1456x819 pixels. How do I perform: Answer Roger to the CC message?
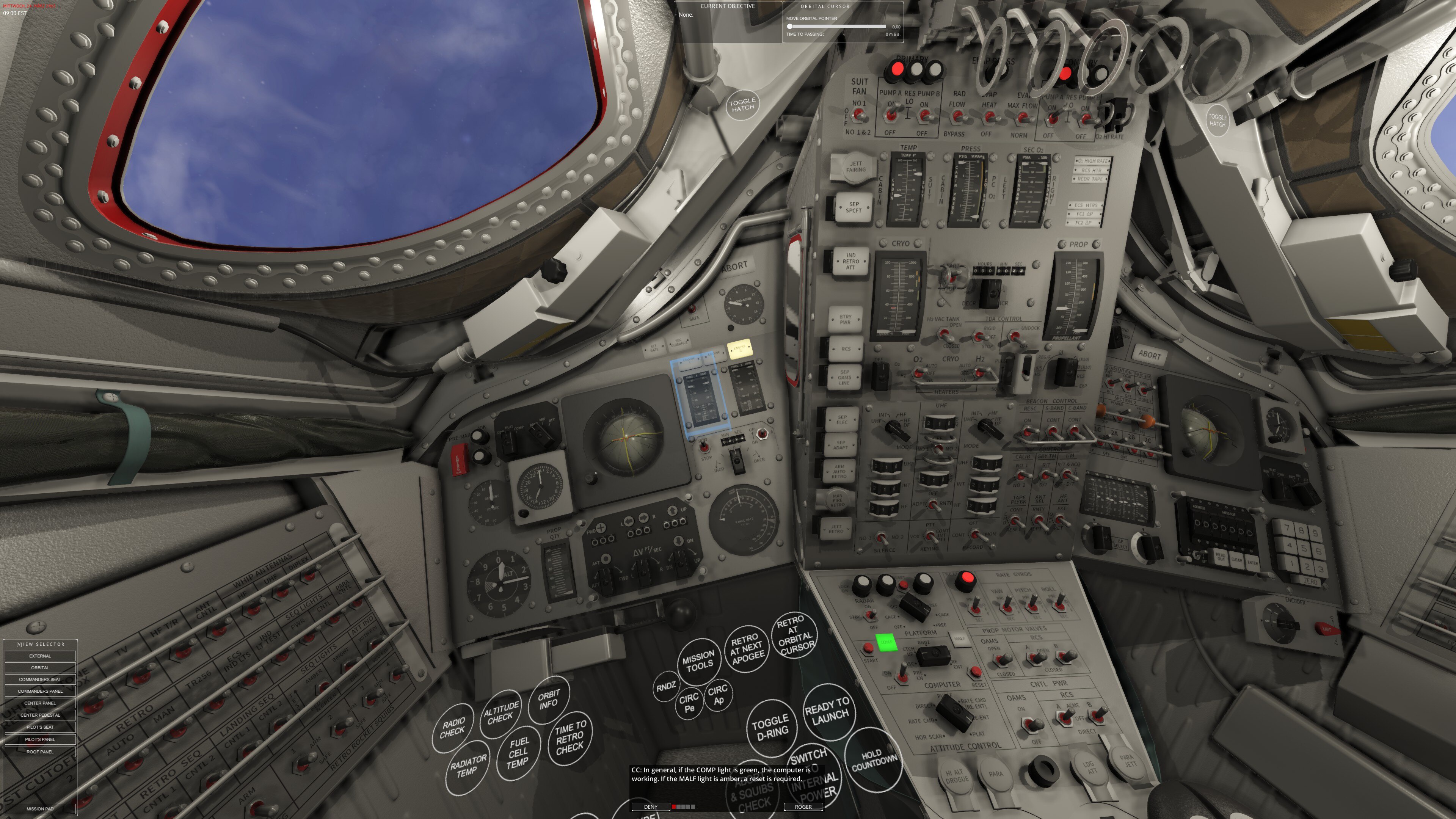(803, 807)
